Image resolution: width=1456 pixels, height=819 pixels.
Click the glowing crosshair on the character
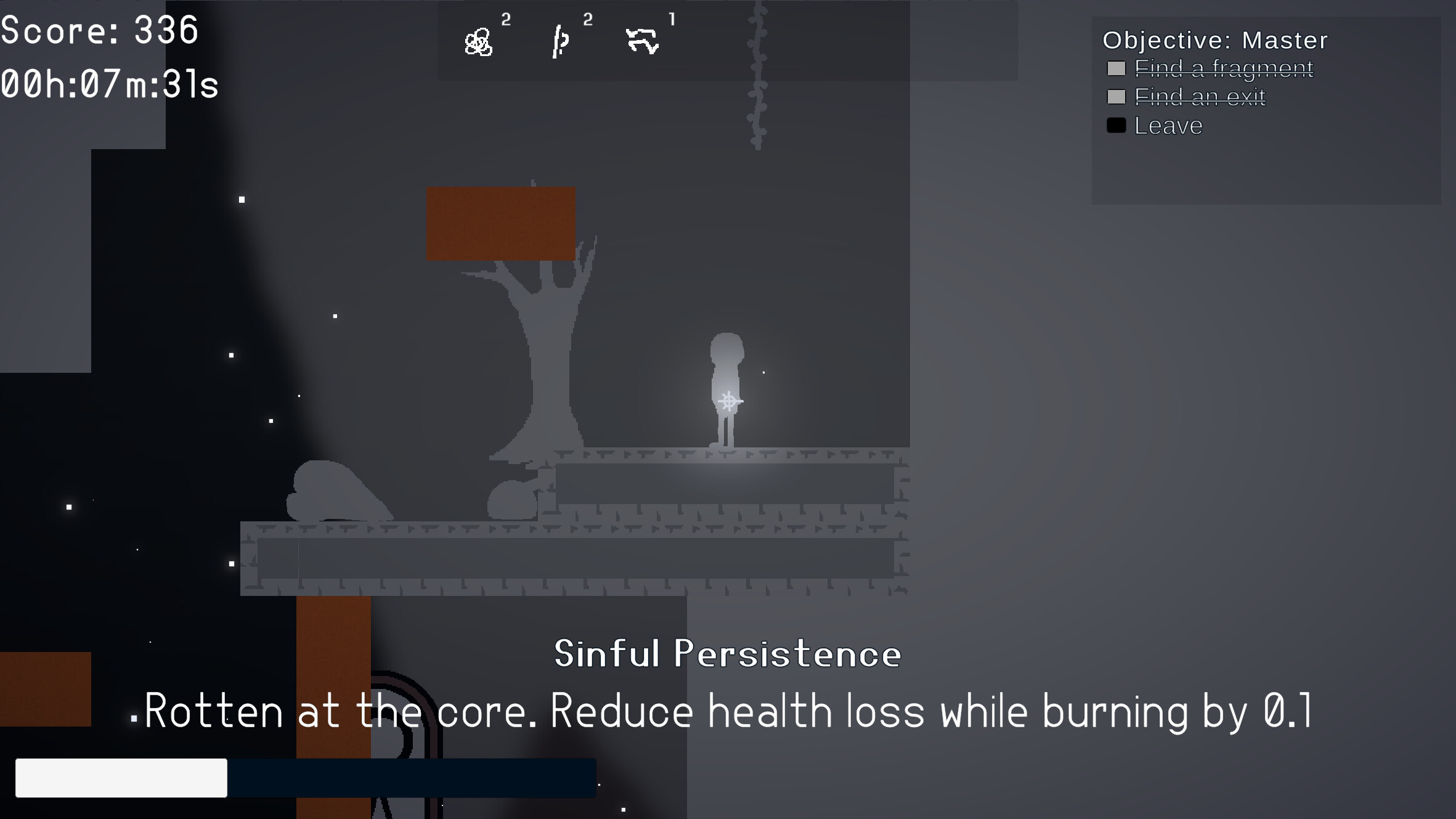(x=730, y=401)
